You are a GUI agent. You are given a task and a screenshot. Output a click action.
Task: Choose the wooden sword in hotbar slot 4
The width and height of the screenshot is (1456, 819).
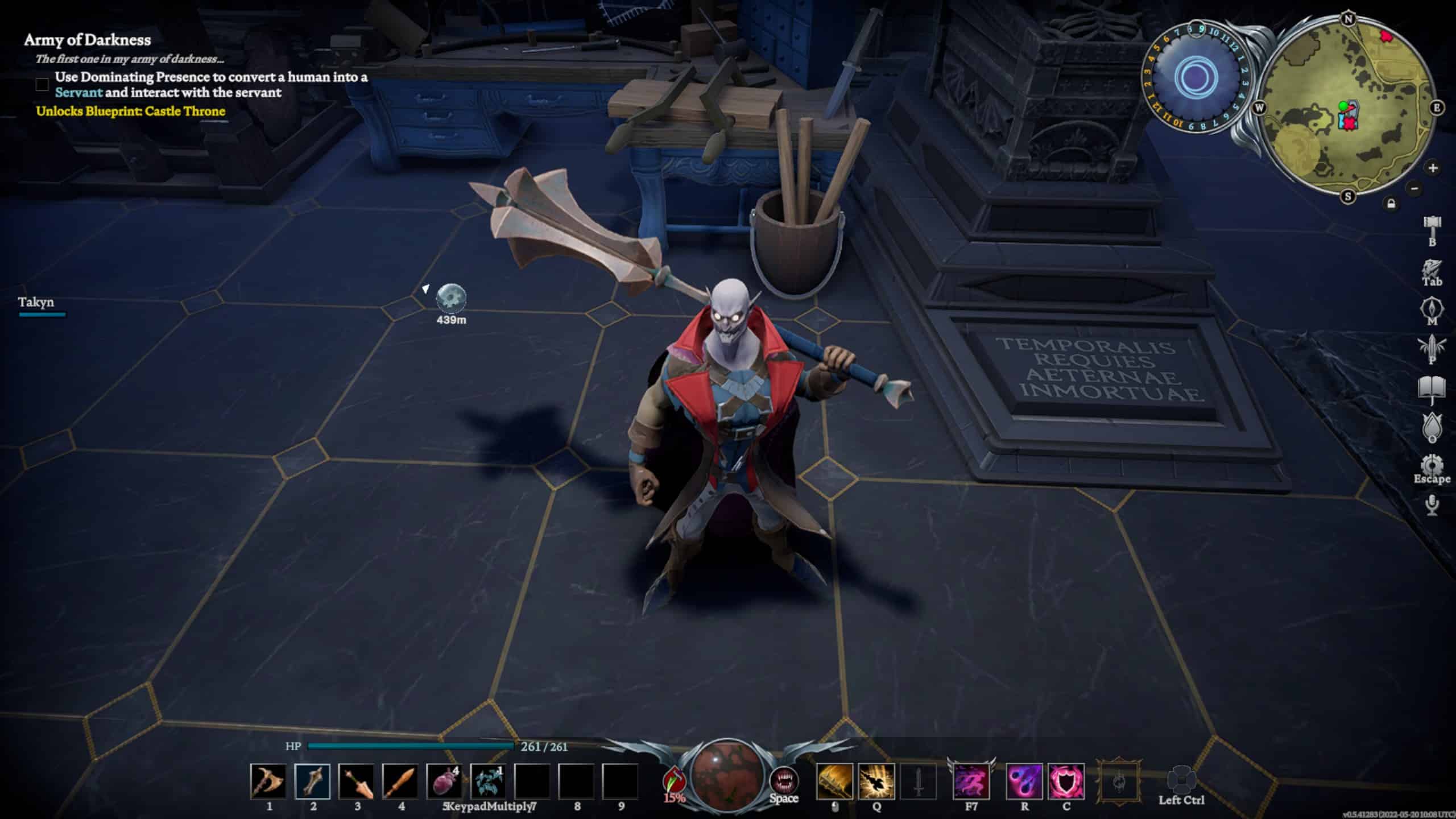coord(400,781)
